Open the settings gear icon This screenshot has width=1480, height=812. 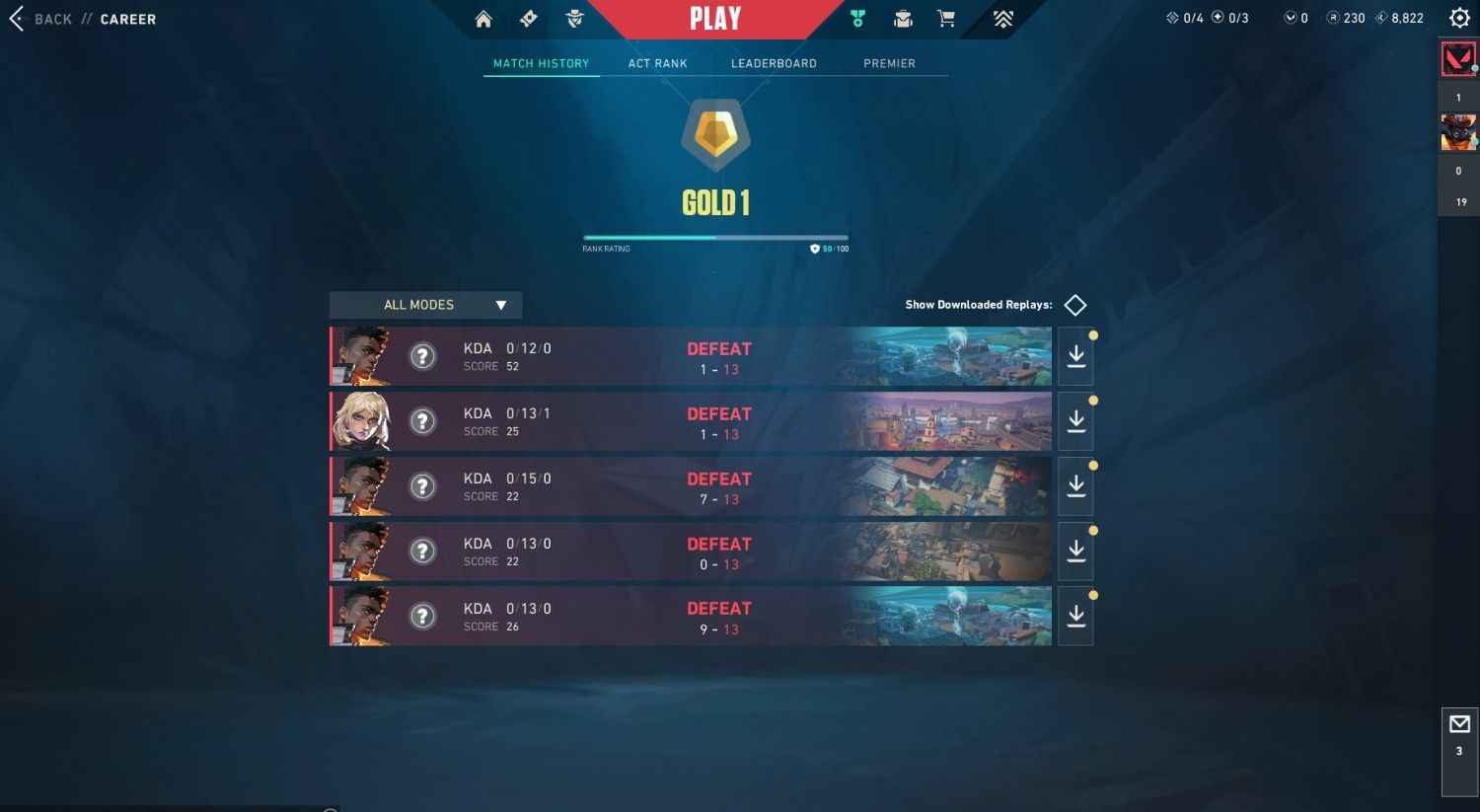[x=1457, y=17]
